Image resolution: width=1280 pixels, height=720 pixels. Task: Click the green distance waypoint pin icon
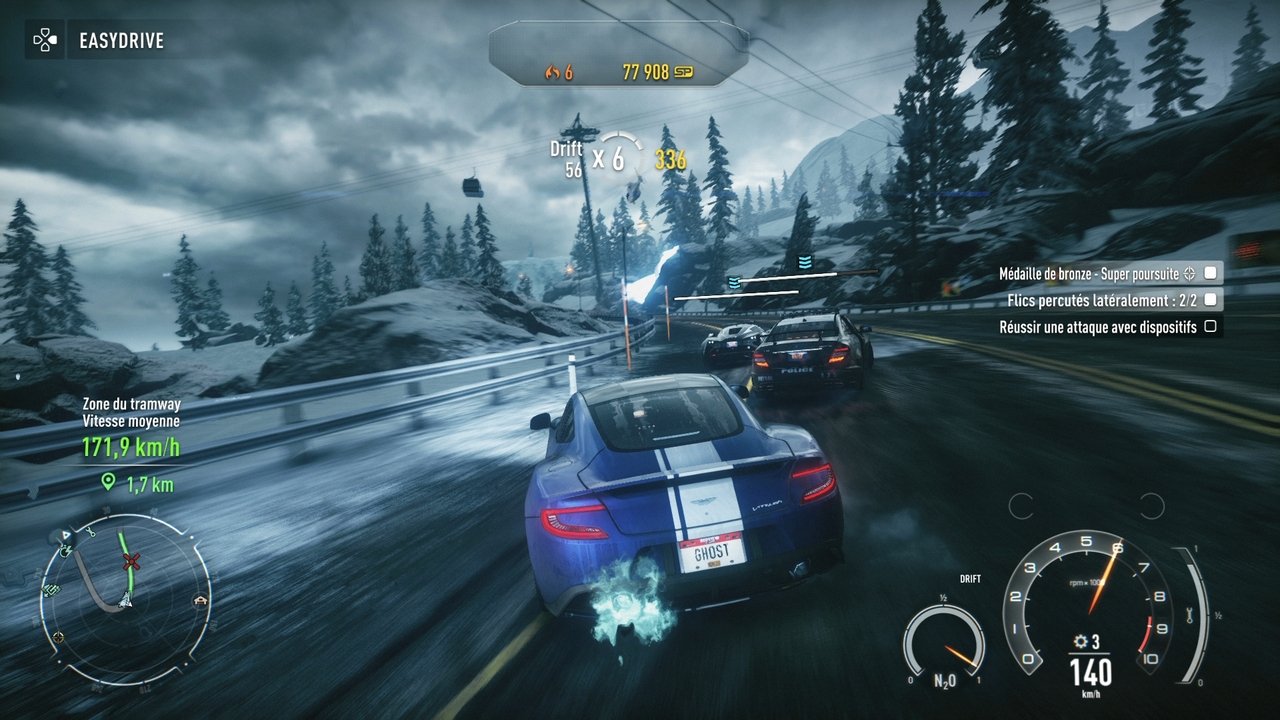coord(108,483)
